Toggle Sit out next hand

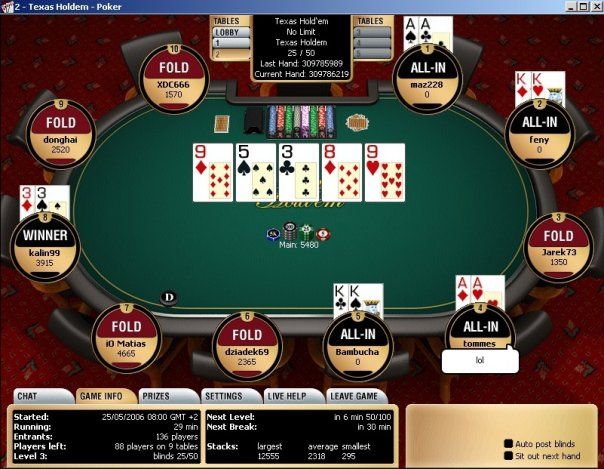(x=508, y=455)
